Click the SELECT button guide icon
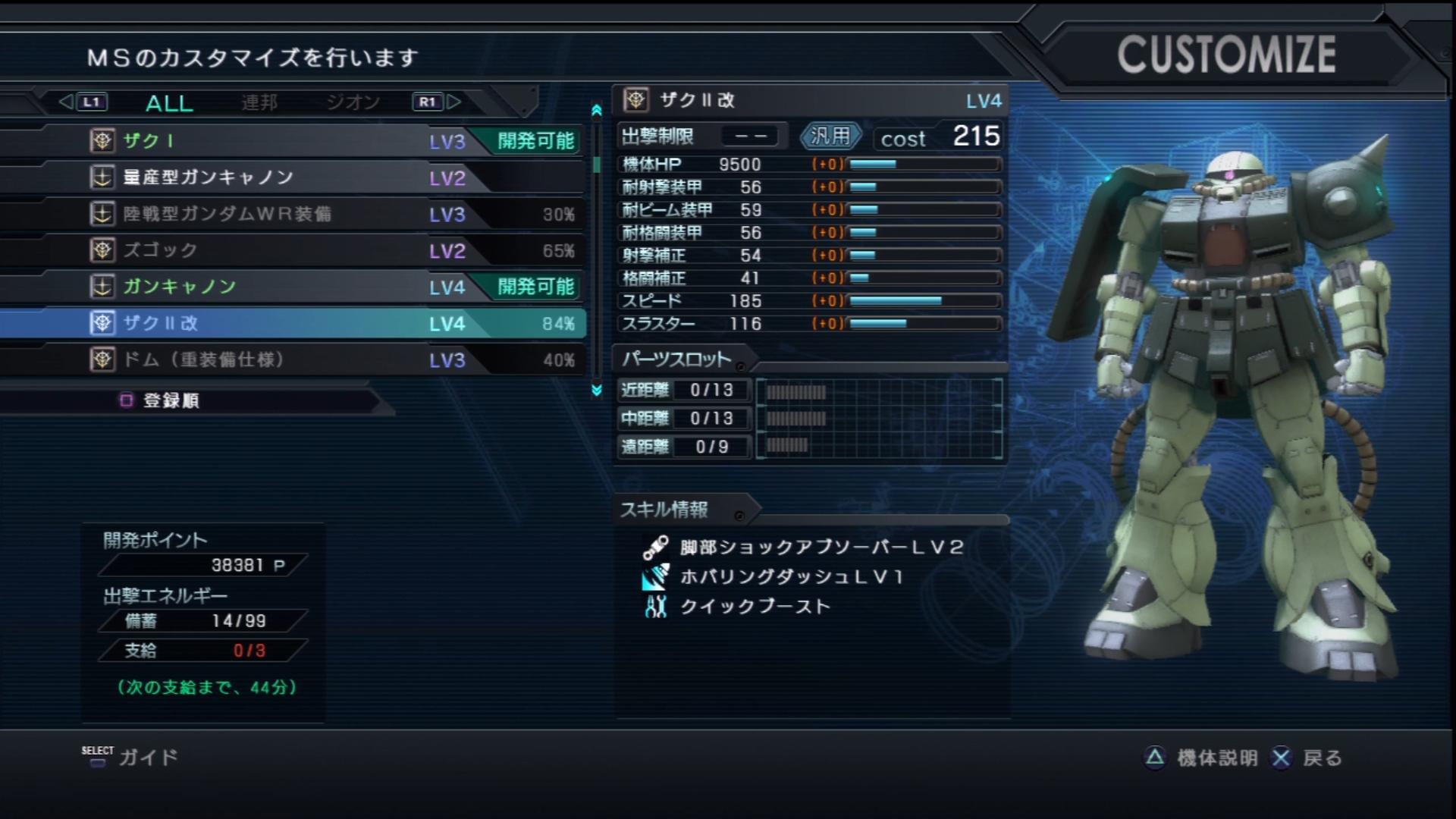The height and width of the screenshot is (819, 1456). pos(97,758)
